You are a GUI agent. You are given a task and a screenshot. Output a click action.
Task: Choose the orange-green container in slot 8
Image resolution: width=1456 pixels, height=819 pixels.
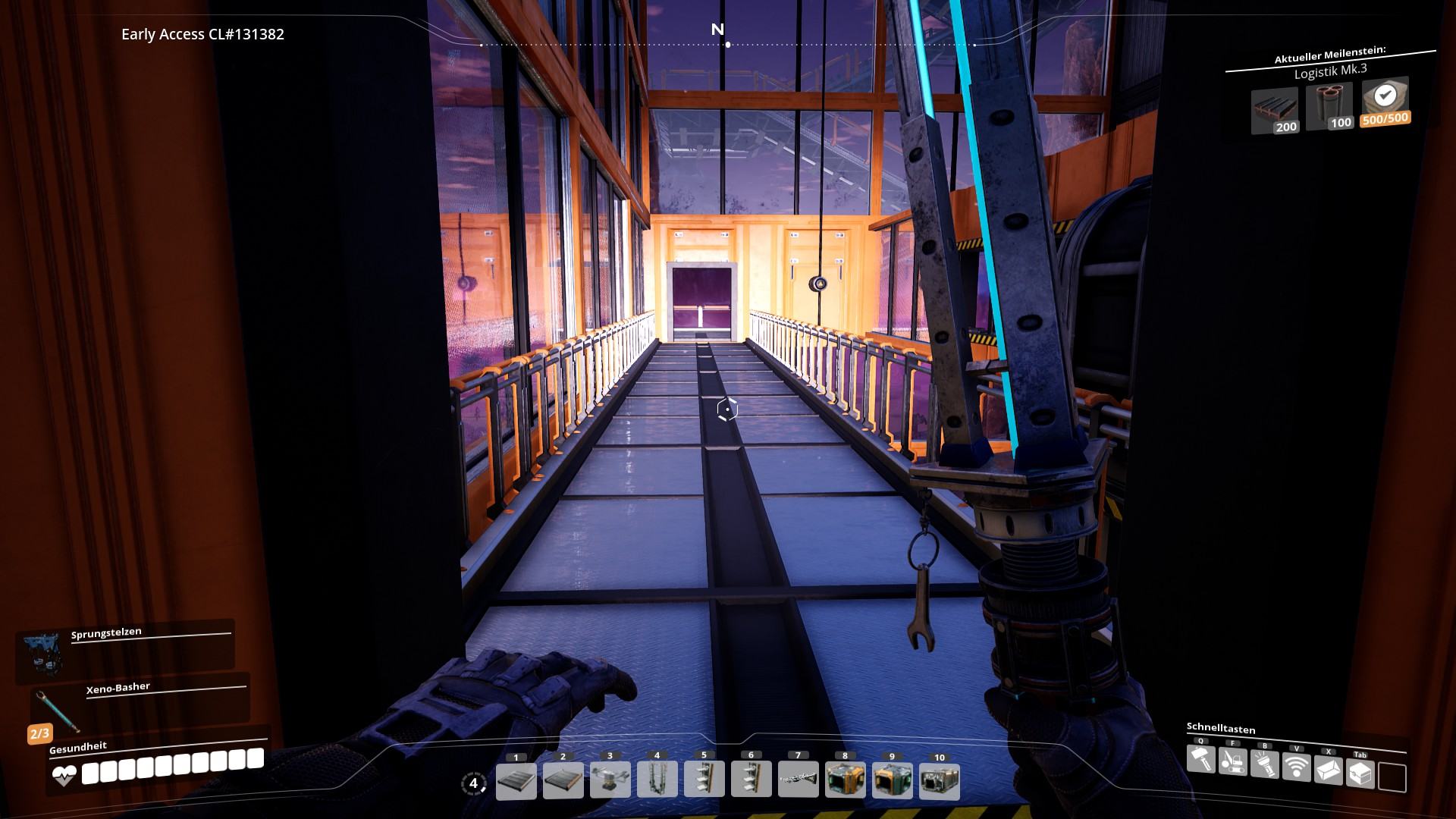[x=846, y=781]
